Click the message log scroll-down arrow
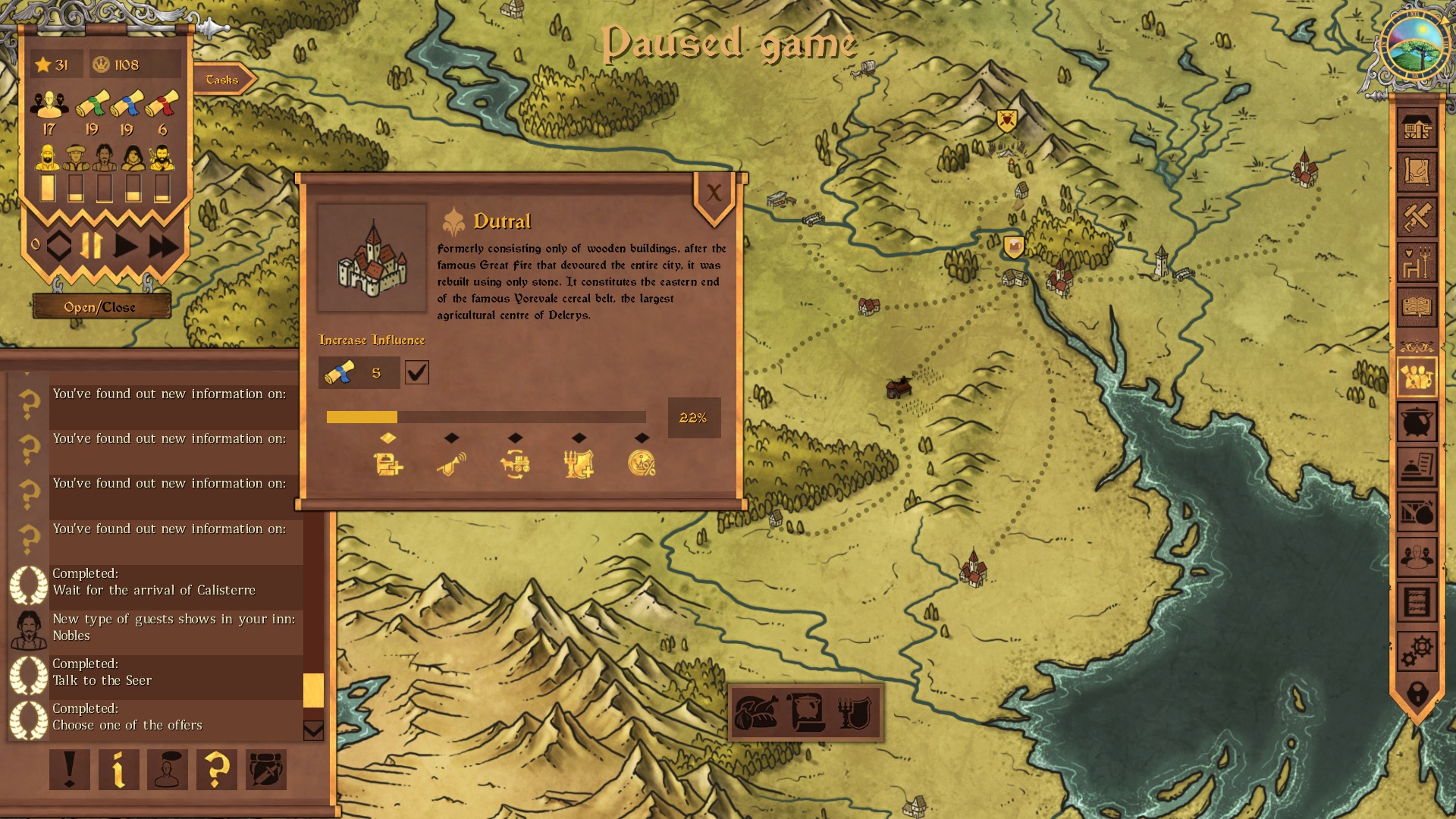 [x=313, y=730]
